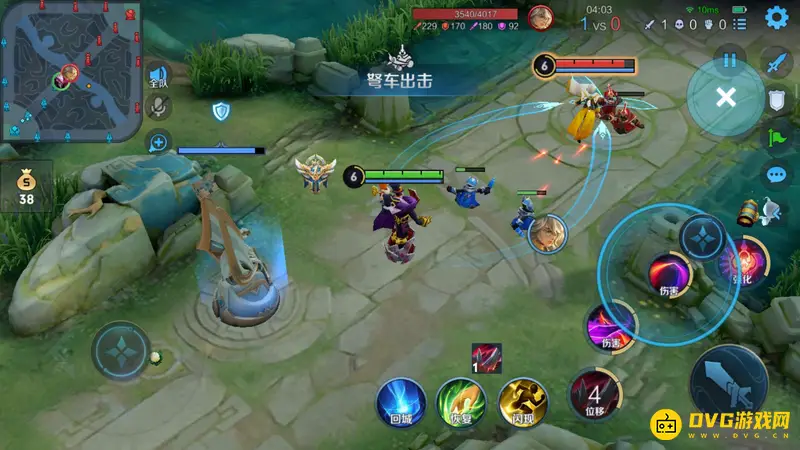Viewport: 800px width, 450px height.
Task: Cancel skill cast with the X button
Action: (x=726, y=97)
